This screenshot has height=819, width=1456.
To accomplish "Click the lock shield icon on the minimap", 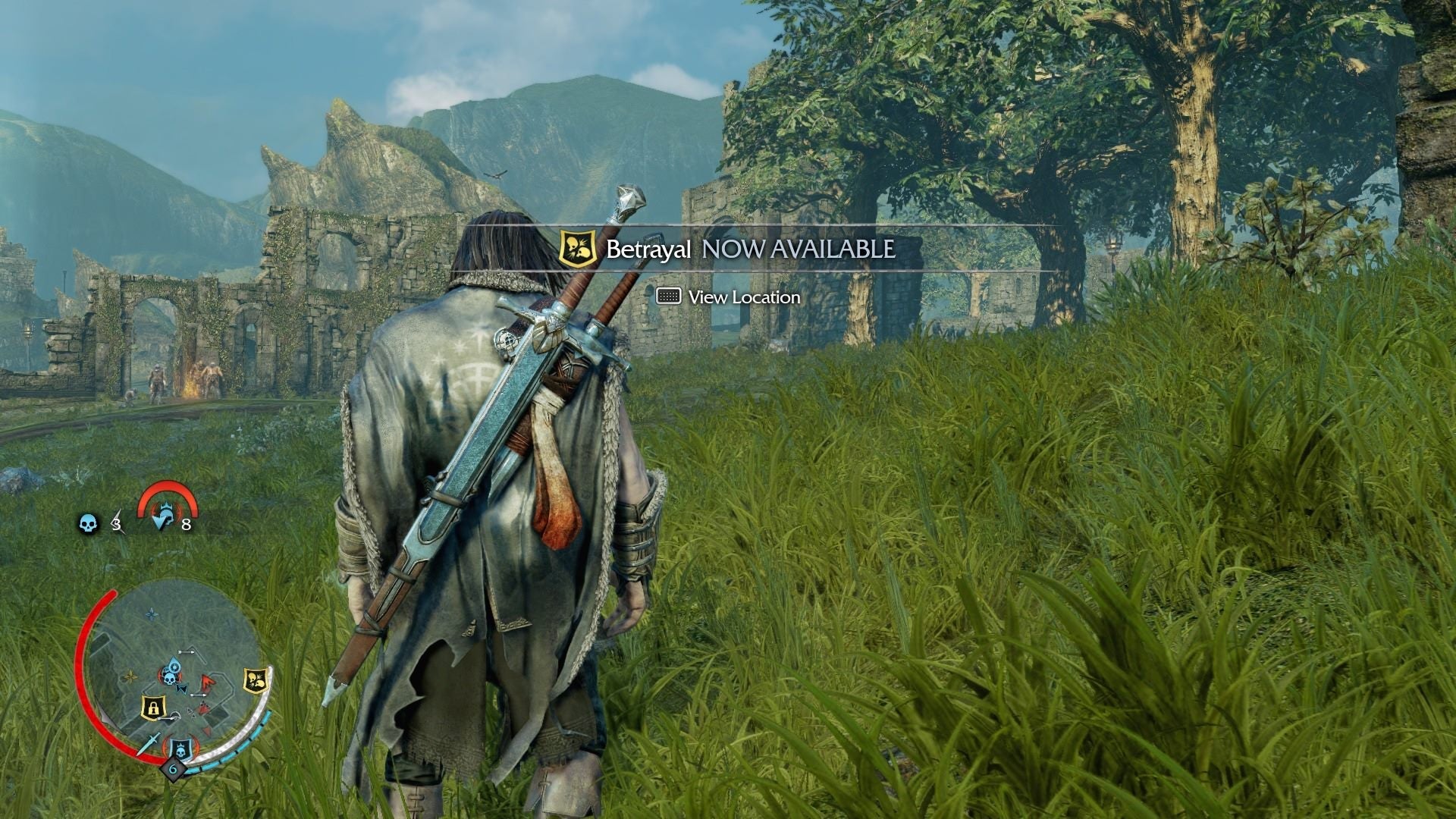I will (153, 706).
